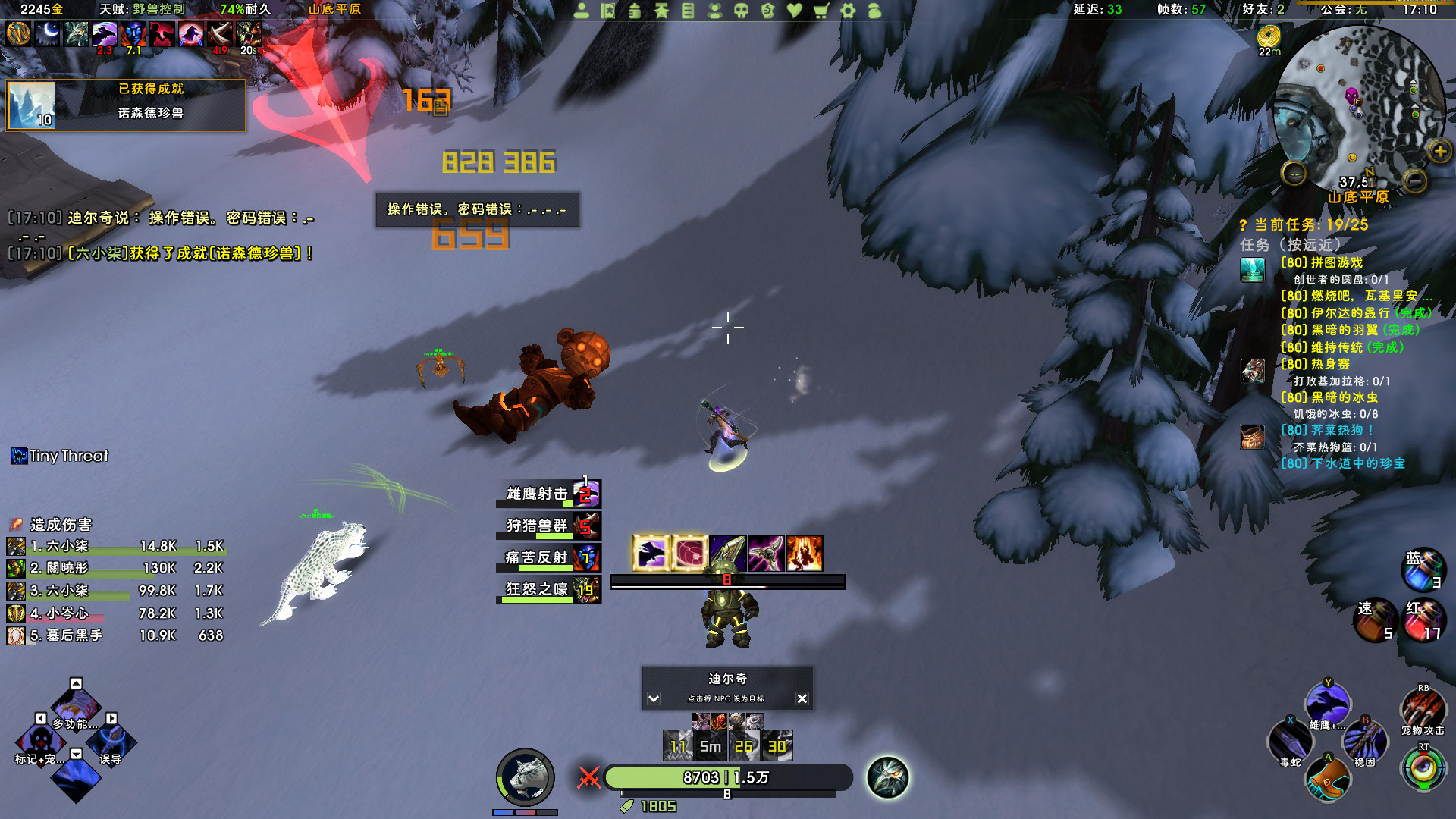The height and width of the screenshot is (819, 1456).
Task: Select 鬪曉彤 row in damage meter
Action: pyautogui.click(x=115, y=568)
